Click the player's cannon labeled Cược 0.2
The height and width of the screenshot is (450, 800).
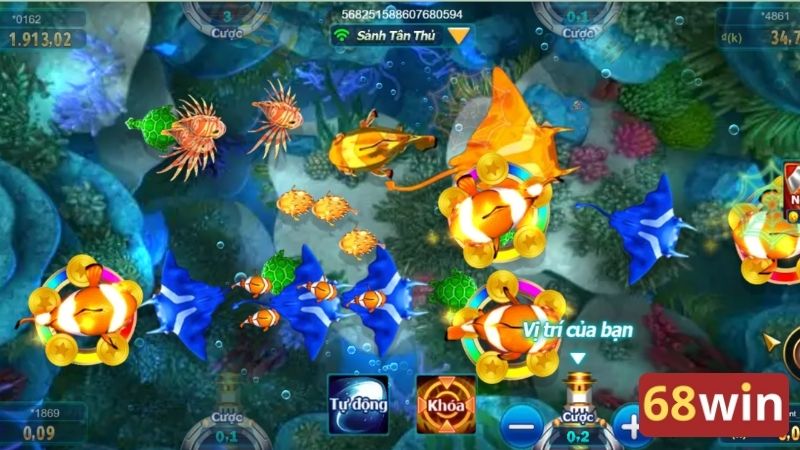(x=576, y=408)
